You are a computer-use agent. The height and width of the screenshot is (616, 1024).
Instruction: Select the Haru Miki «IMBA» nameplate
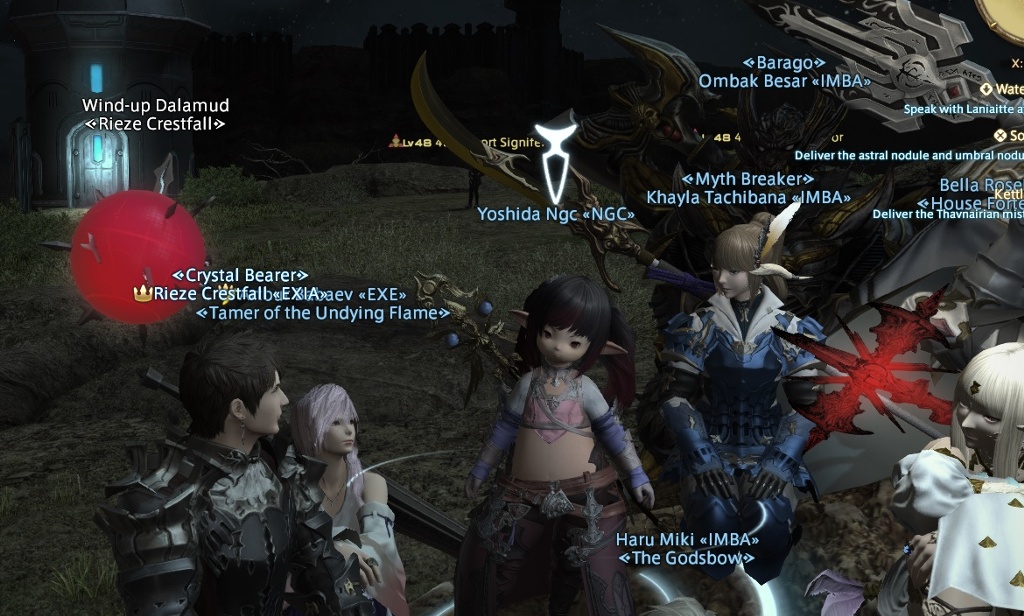(686, 539)
